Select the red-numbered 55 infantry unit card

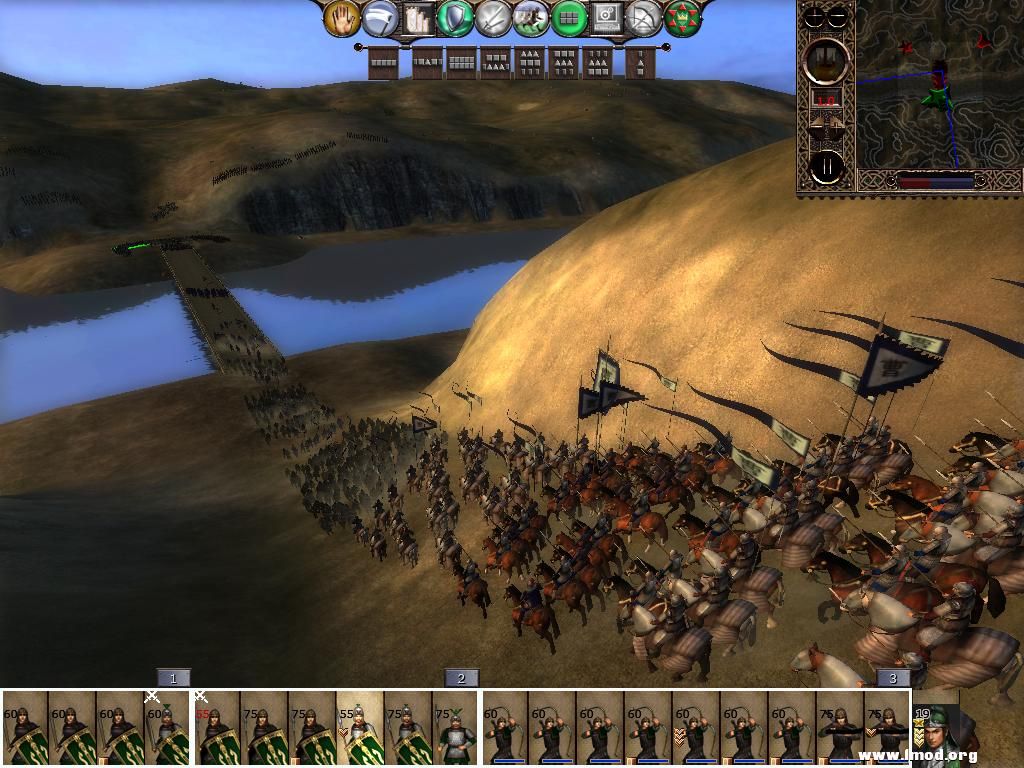215,727
